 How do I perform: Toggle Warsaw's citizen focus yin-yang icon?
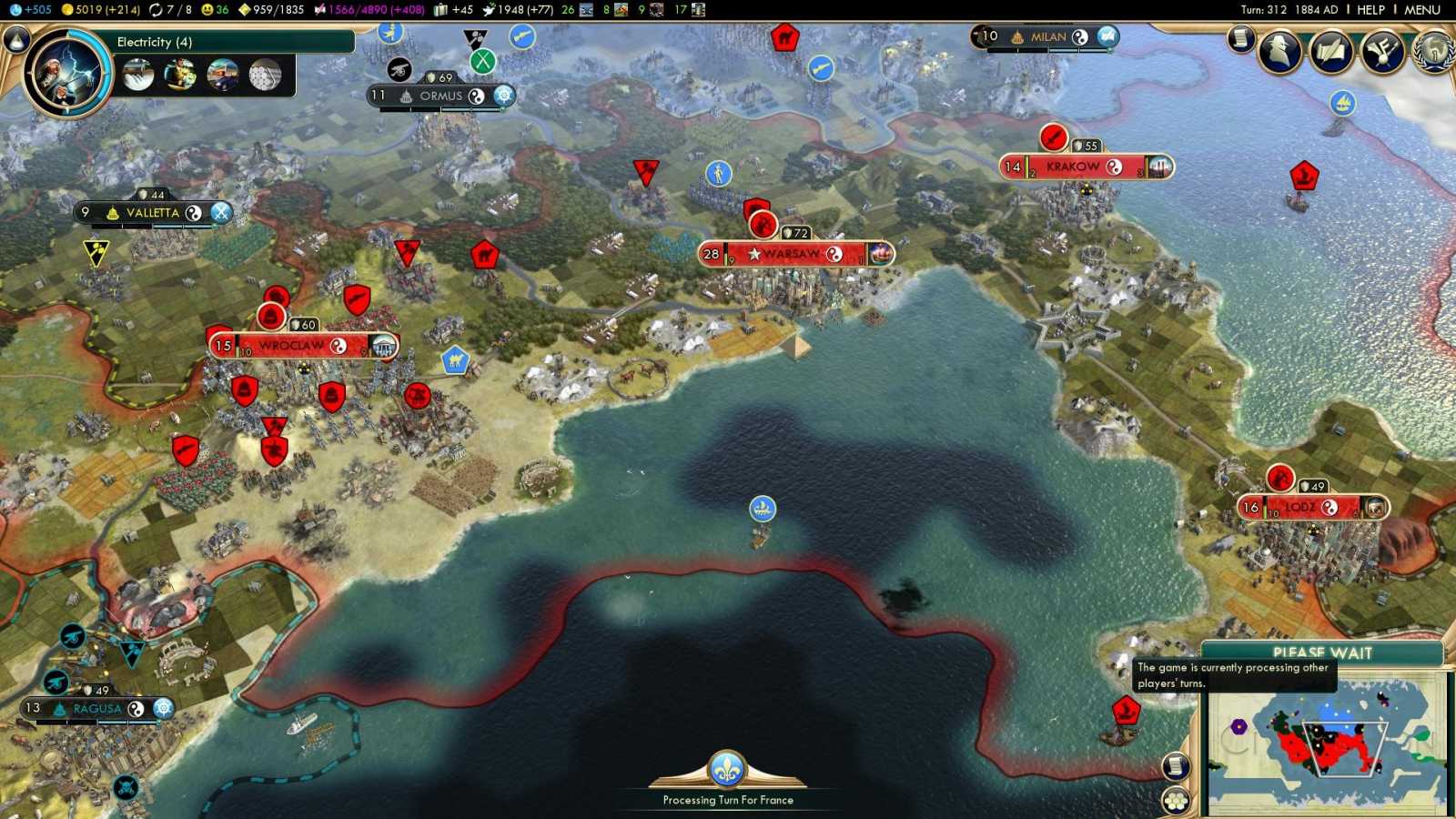click(835, 254)
